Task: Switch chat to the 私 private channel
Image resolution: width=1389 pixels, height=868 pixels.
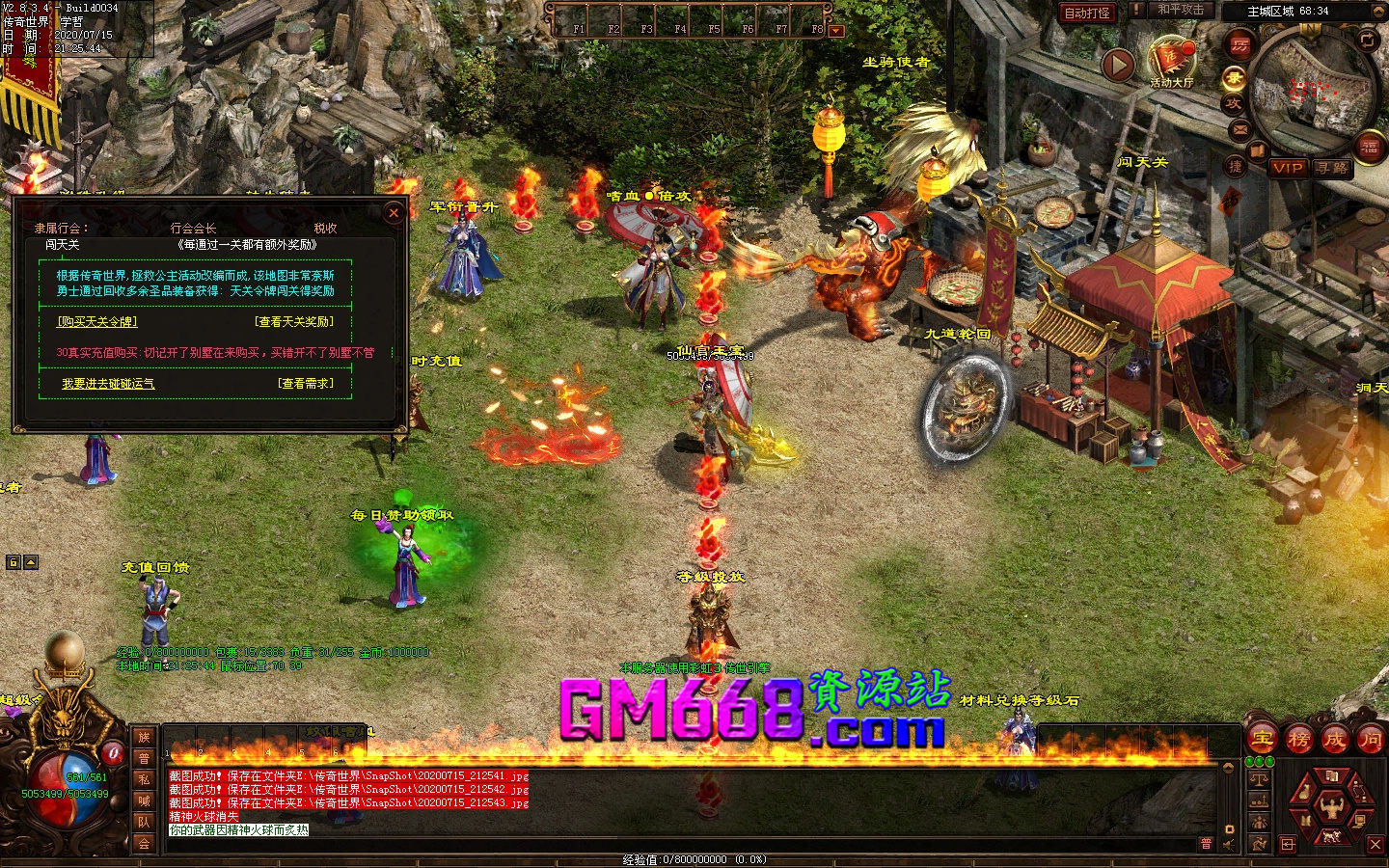Action: pyautogui.click(x=144, y=779)
